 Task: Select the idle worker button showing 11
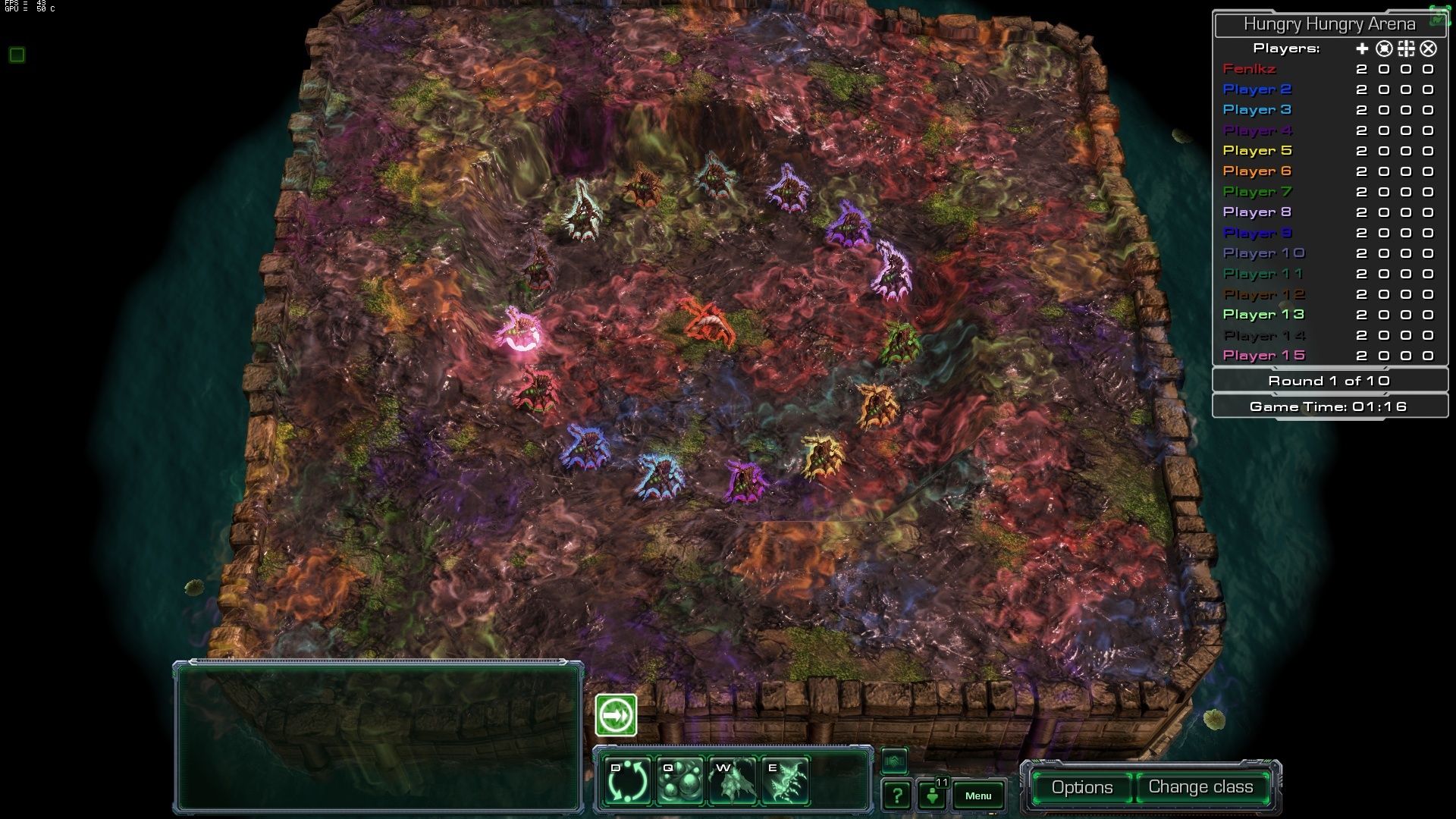pyautogui.click(x=933, y=794)
